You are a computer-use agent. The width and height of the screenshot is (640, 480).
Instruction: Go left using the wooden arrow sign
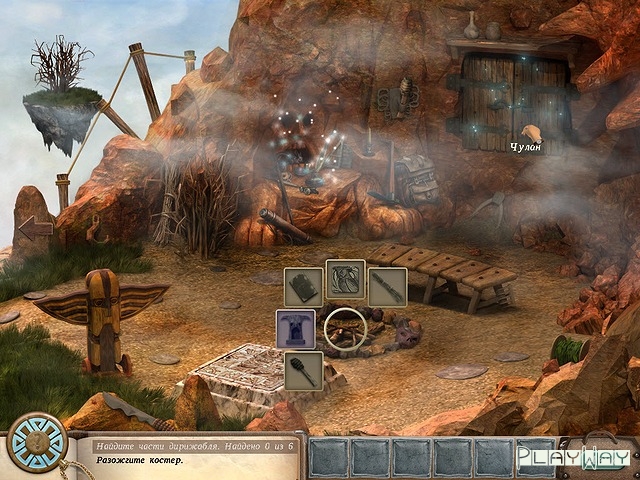35,228
